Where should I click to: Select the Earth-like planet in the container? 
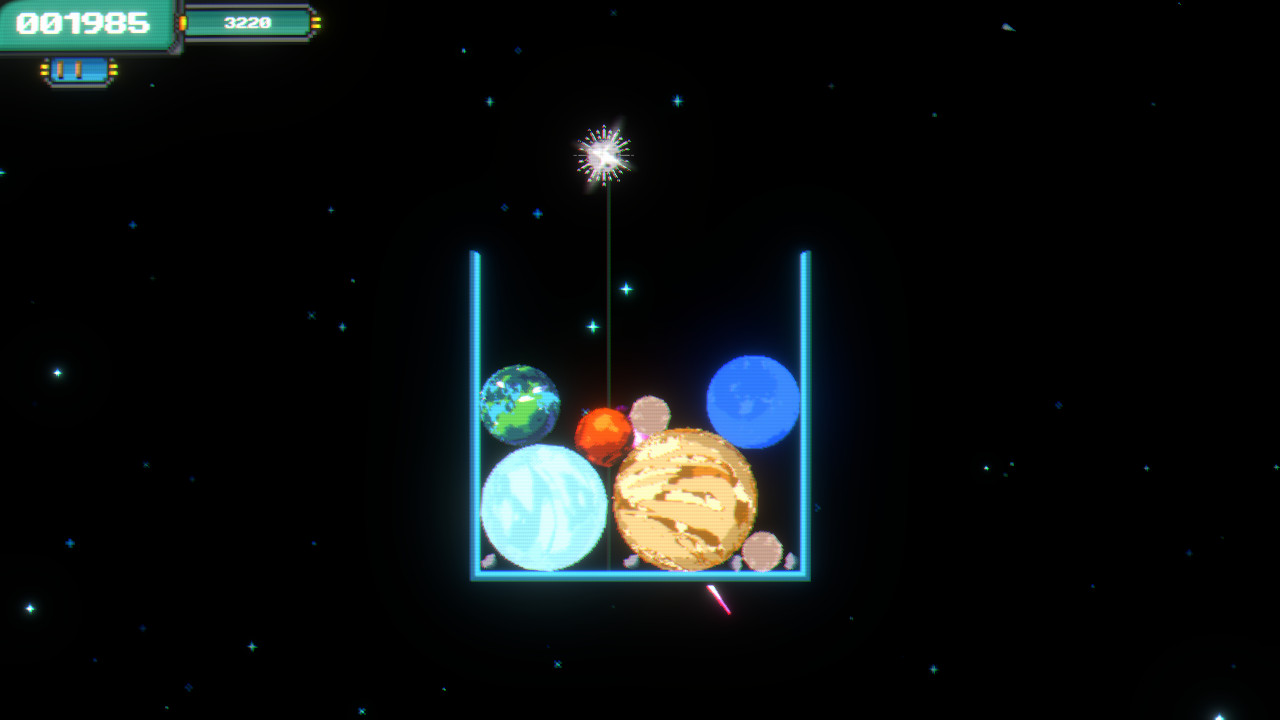coord(522,401)
